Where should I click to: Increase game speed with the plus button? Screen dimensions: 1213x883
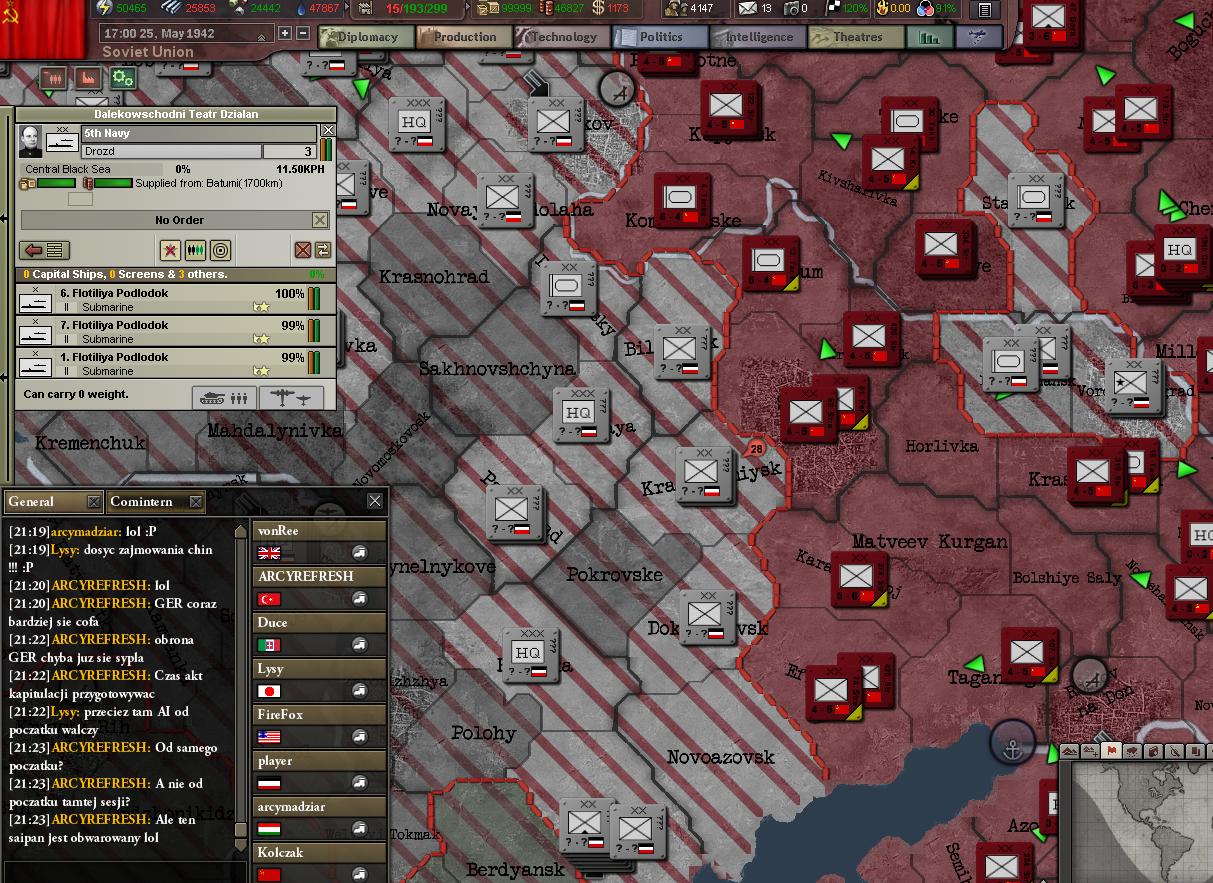(x=285, y=33)
